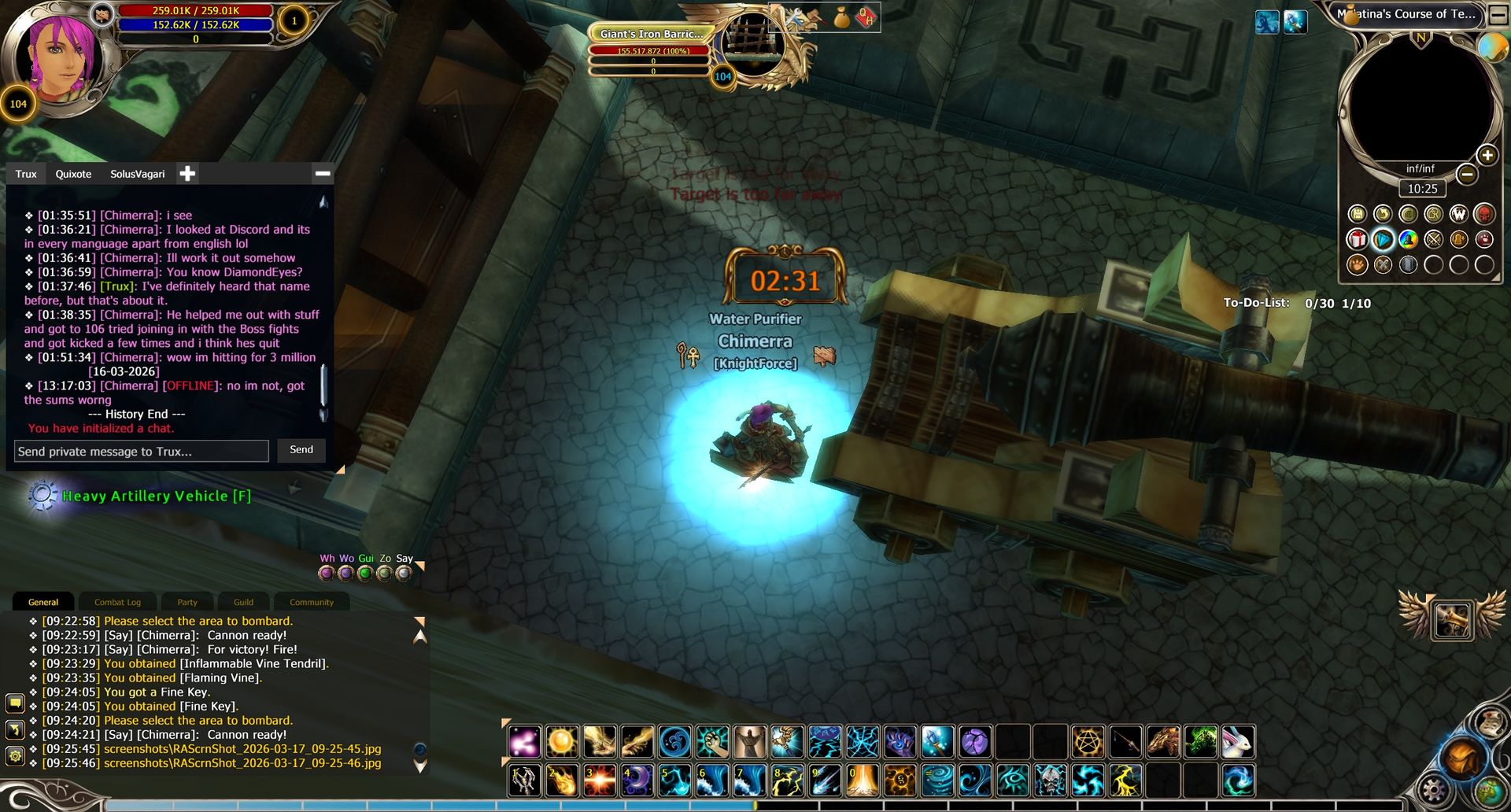Viewport: 1511px width, 812px height.
Task: Click the red skull icon under minimap
Action: point(1484,214)
